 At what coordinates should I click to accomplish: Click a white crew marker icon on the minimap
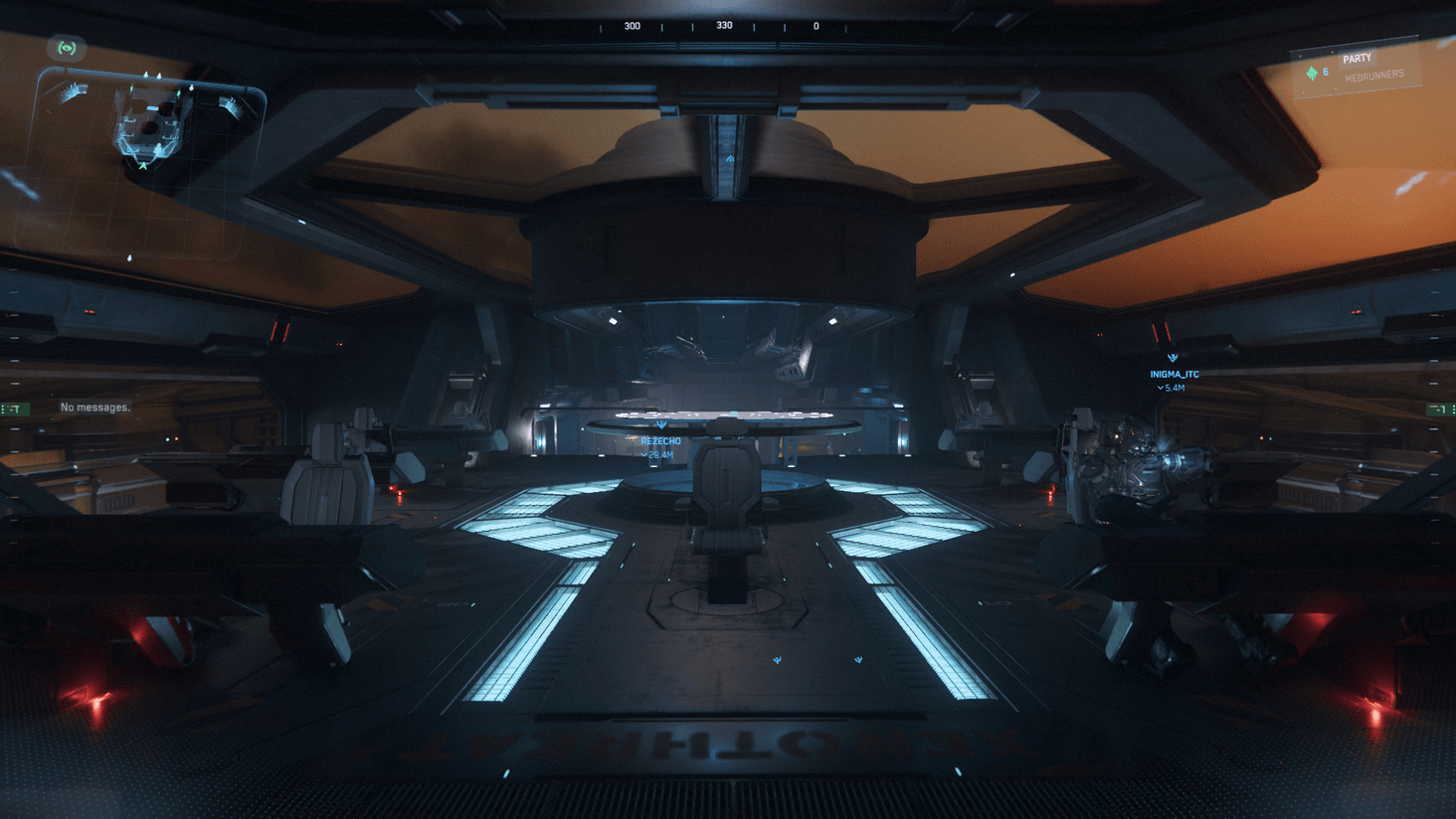(146, 75)
